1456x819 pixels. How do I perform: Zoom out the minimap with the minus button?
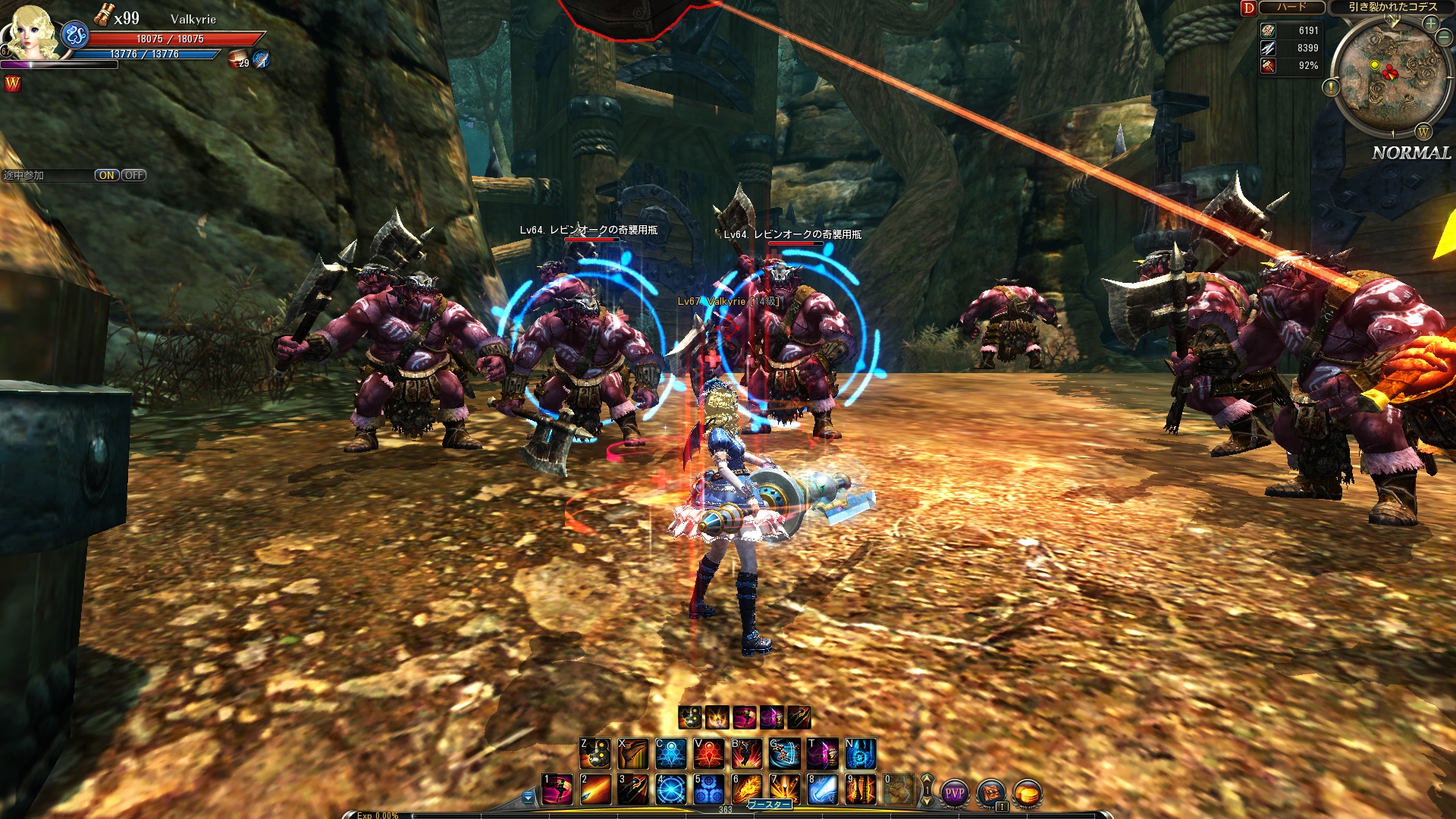1445,38
